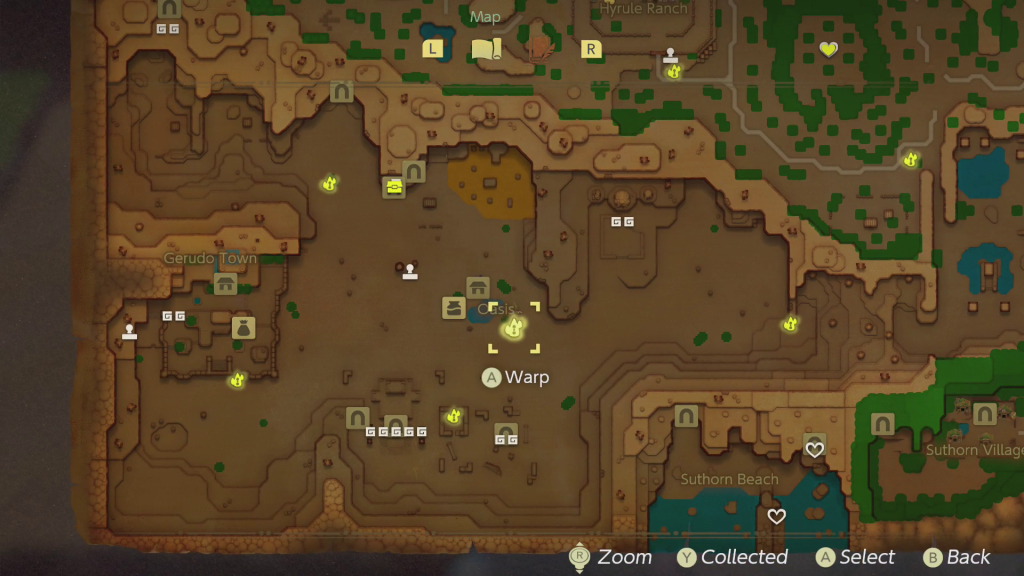The image size is (1024, 576).
Task: Click the house icon above Oasis
Action: 478,288
